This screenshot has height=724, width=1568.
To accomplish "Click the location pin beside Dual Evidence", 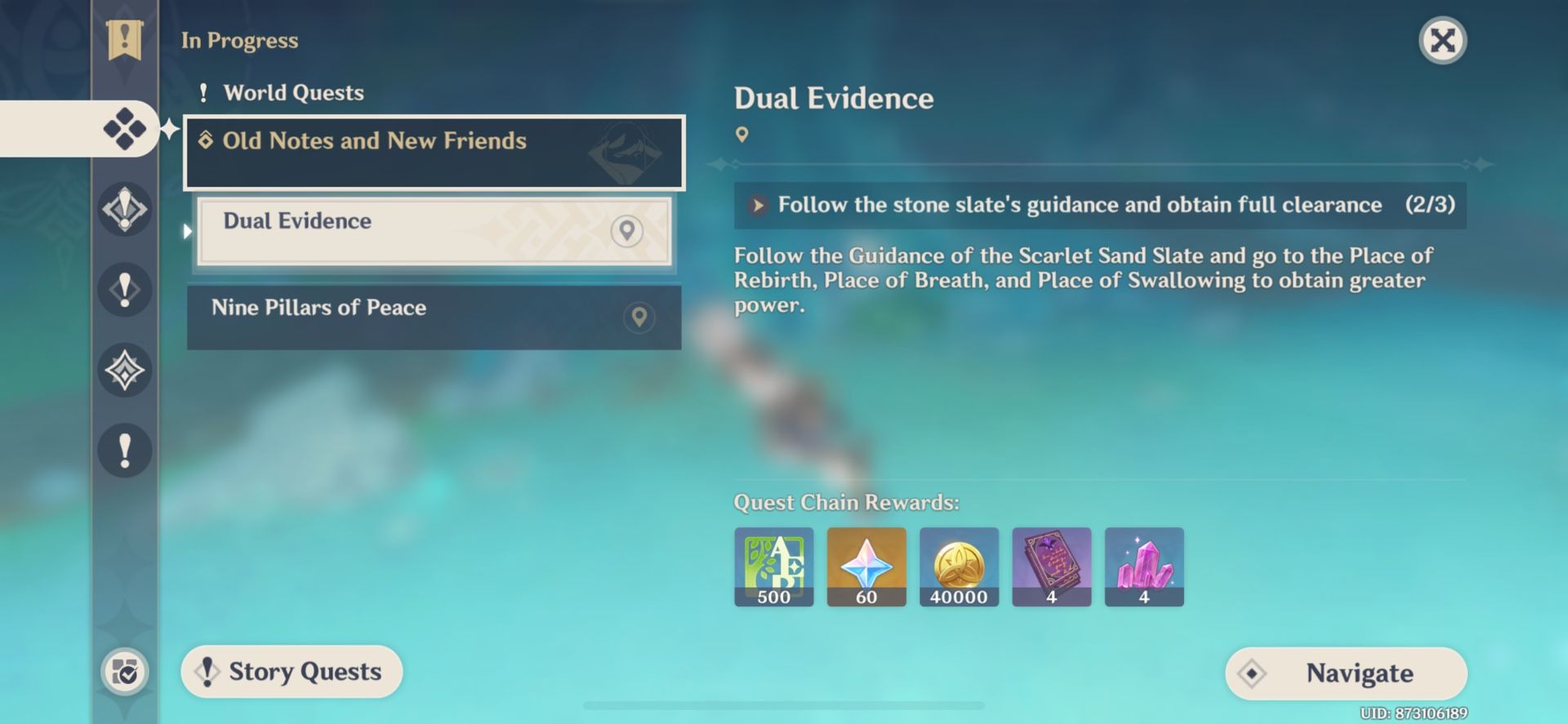I will tap(626, 231).
